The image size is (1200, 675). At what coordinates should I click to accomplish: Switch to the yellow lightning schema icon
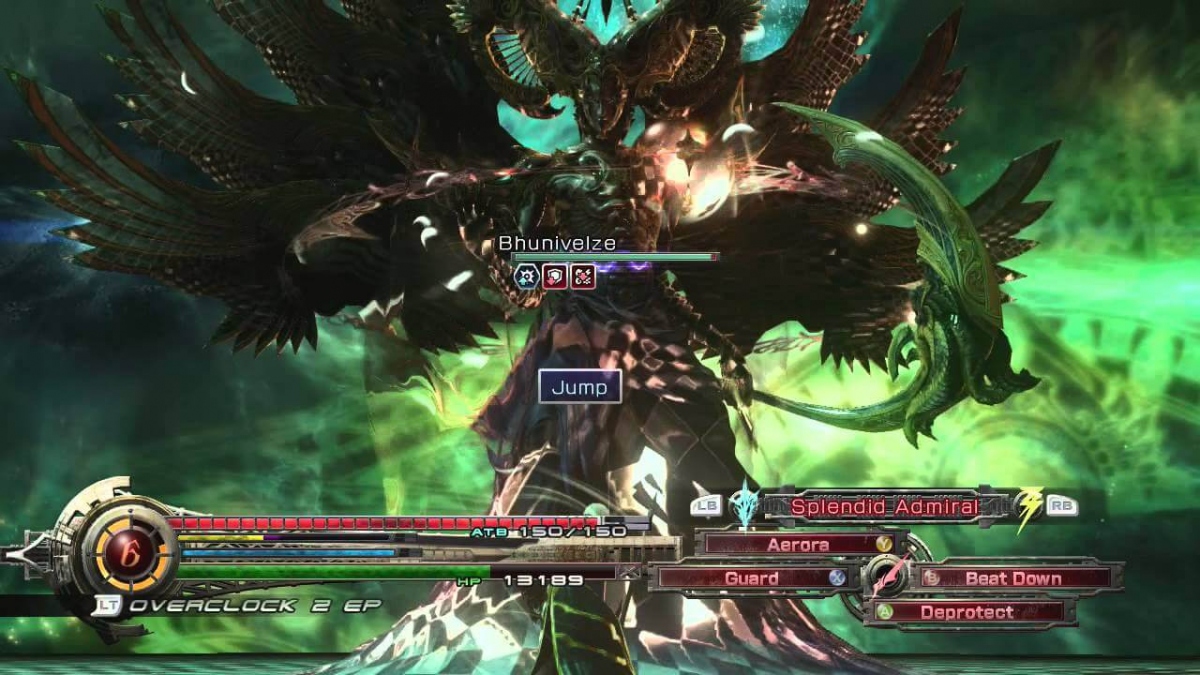(1027, 506)
